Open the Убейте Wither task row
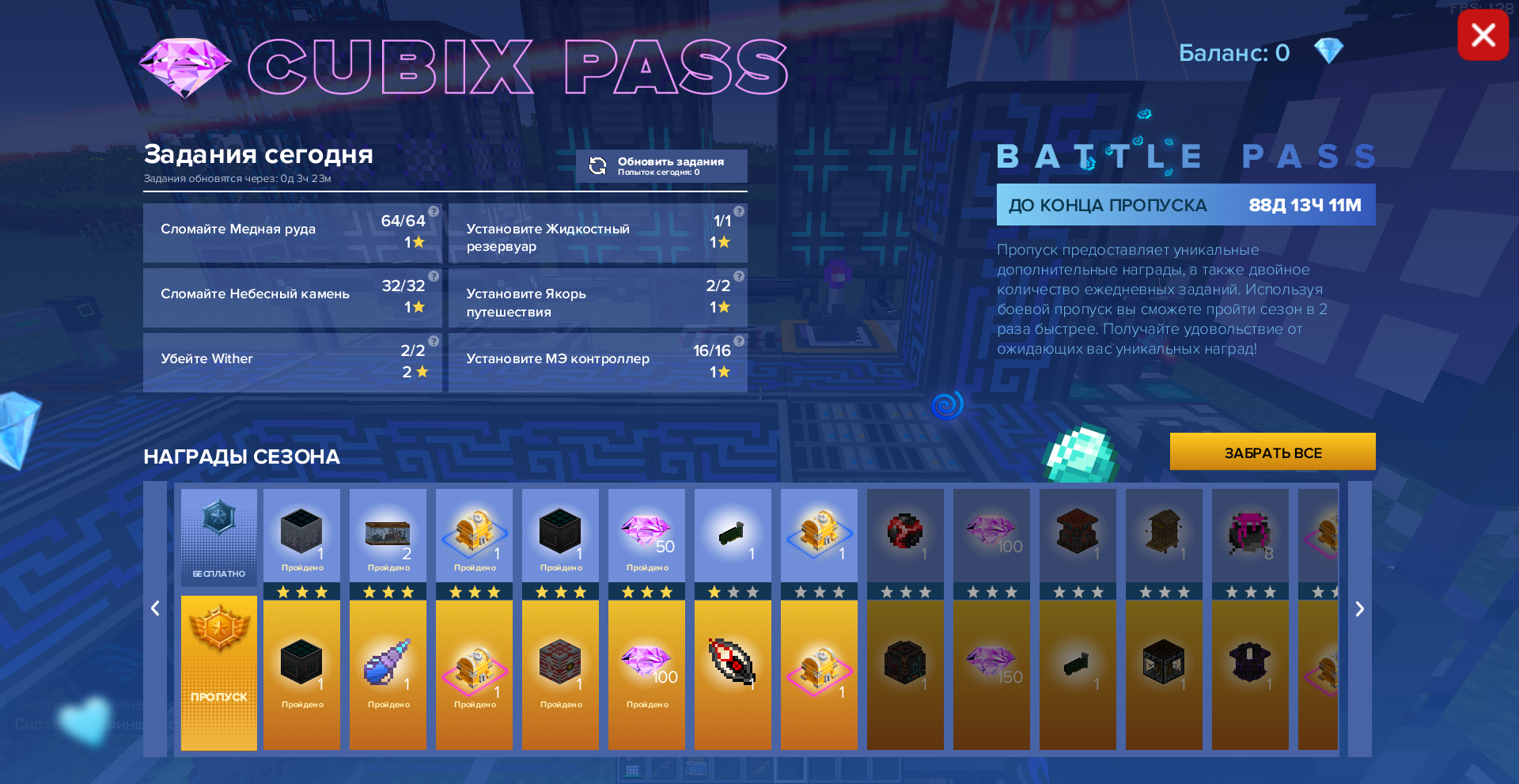1519x784 pixels. pos(292,362)
